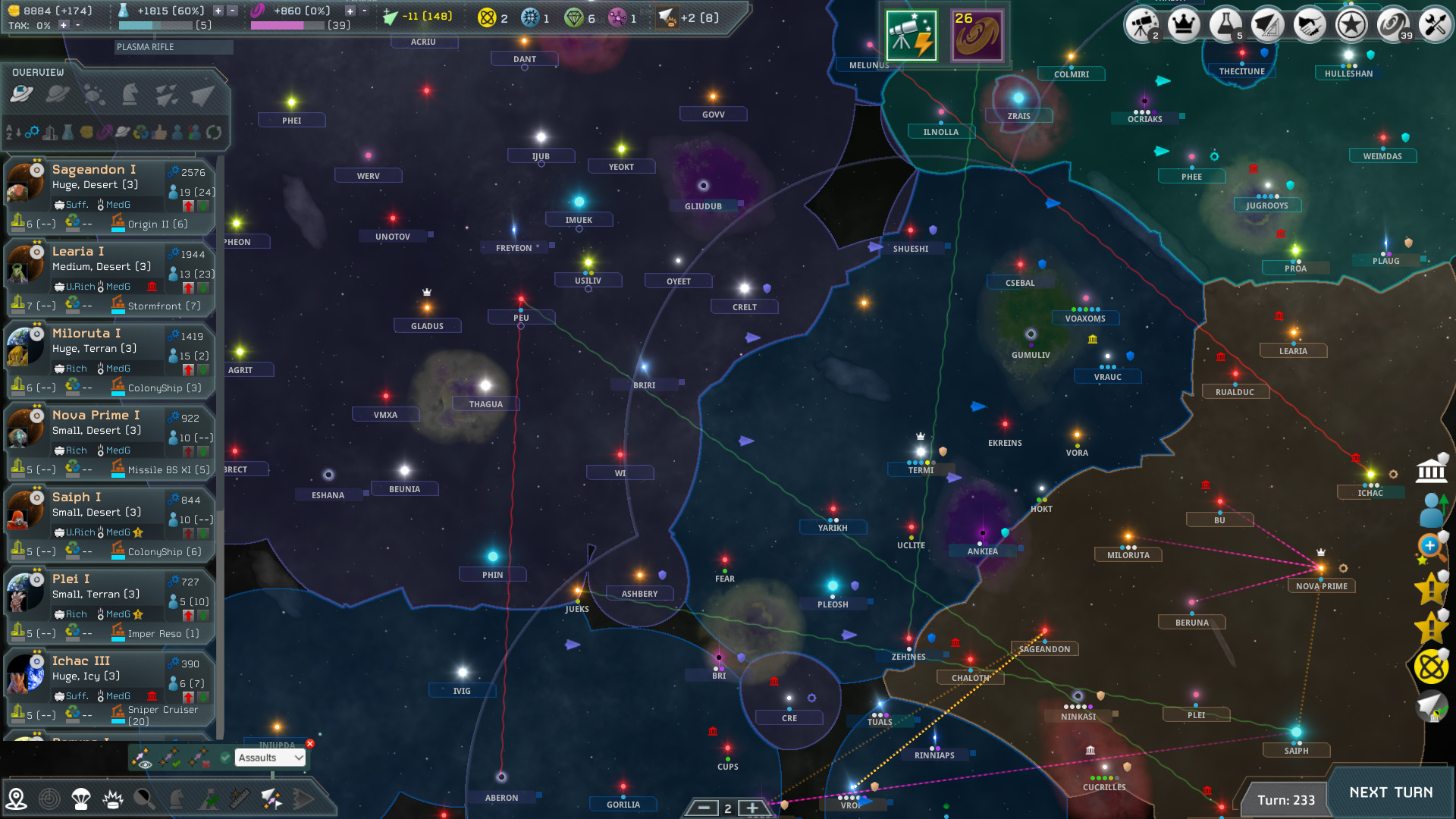This screenshot has height=819, width=1456.
Task: Switch overview to the knight tab
Action: pyautogui.click(x=130, y=94)
